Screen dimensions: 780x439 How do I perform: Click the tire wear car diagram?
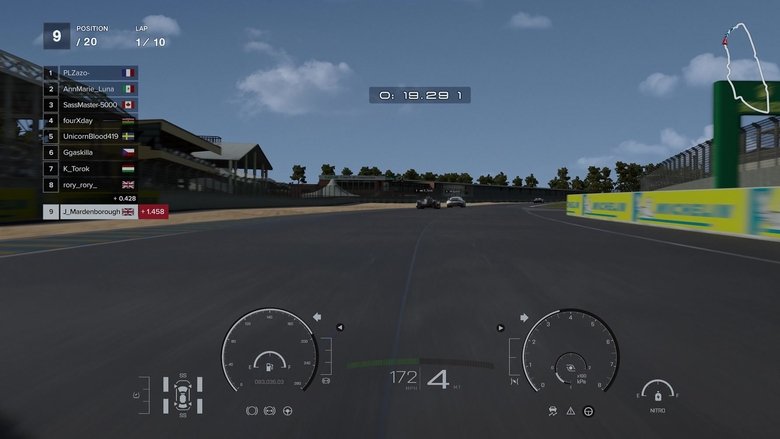click(183, 394)
